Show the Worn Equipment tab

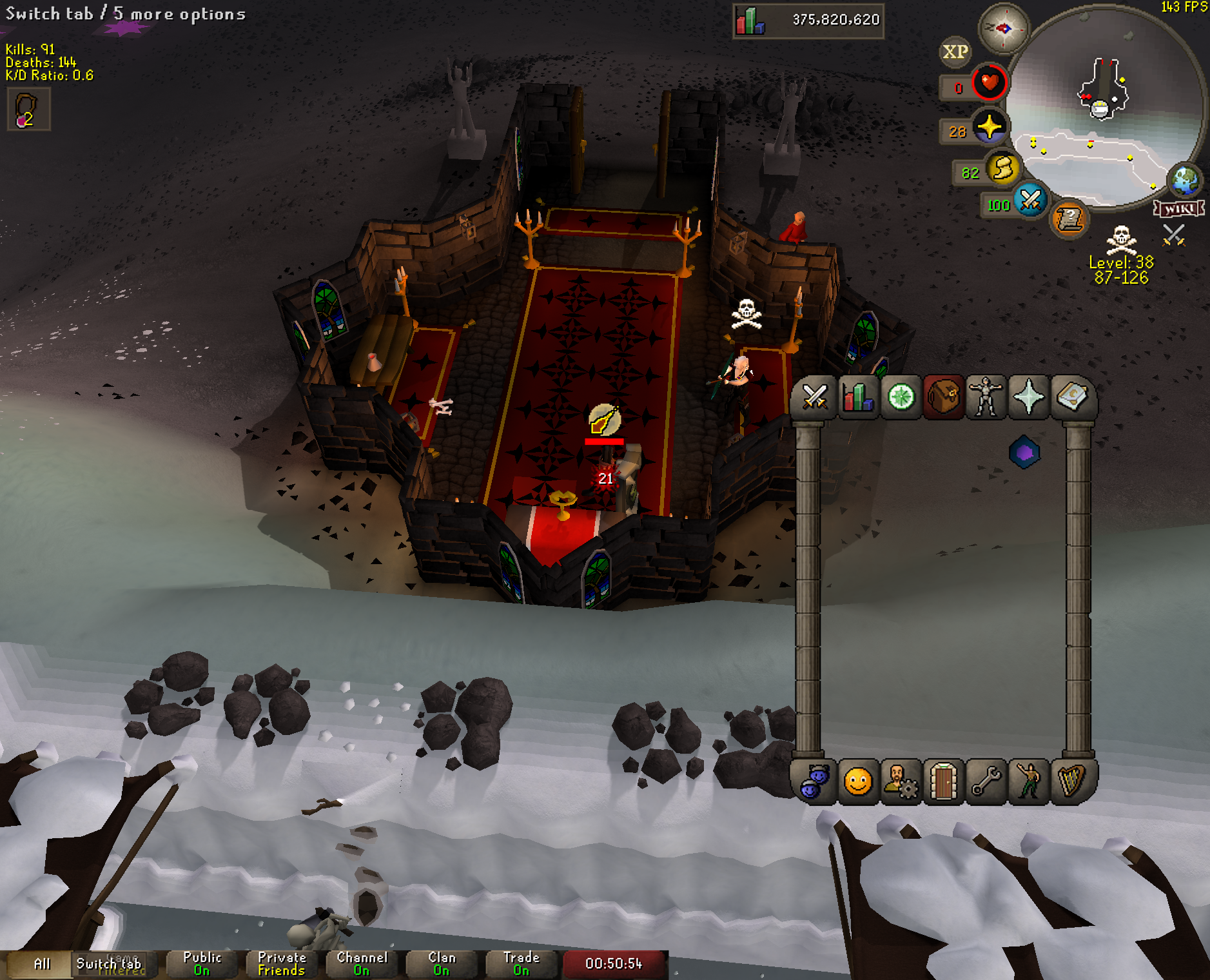pyautogui.click(x=986, y=397)
